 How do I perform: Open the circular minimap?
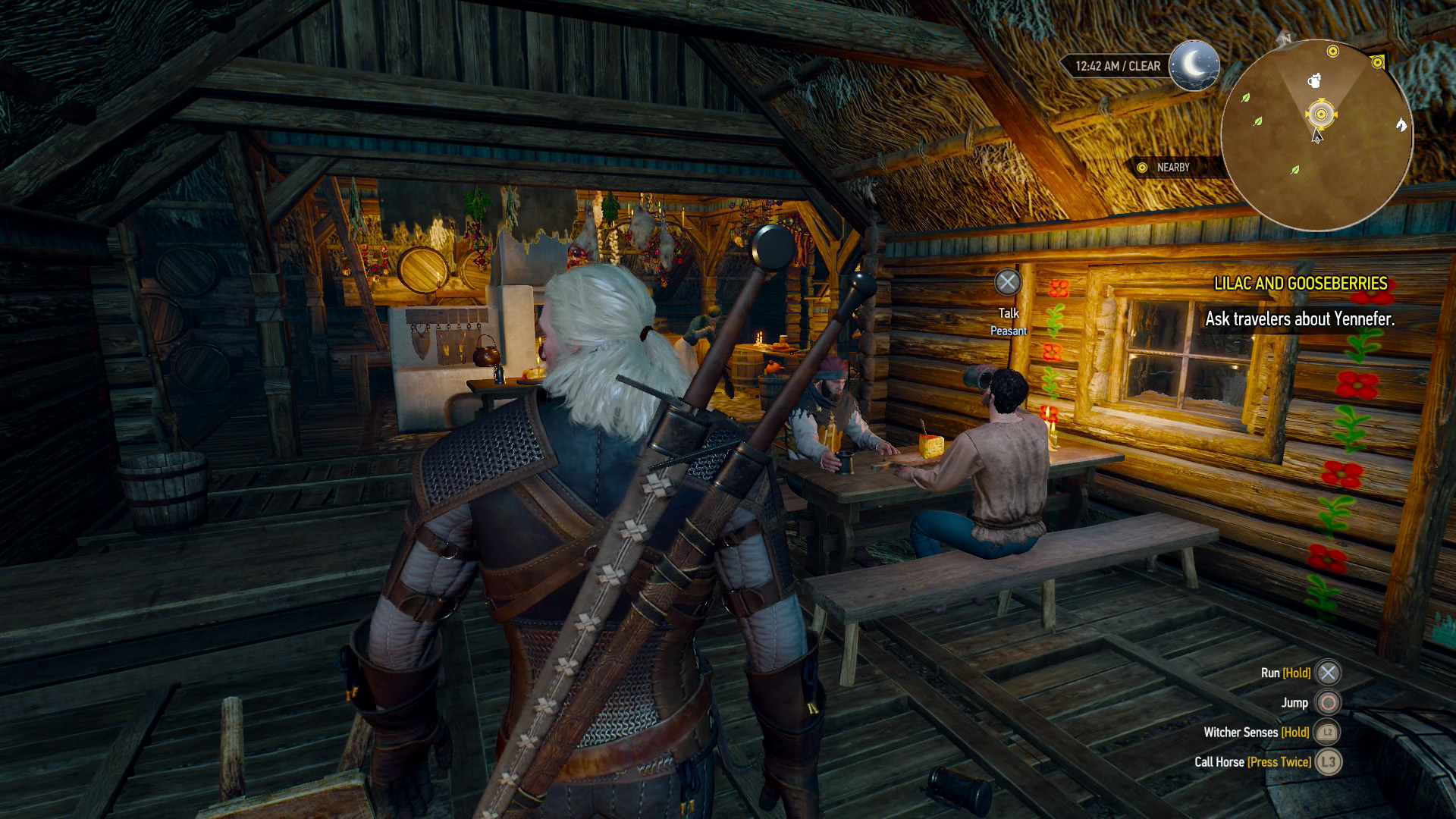coord(1317,136)
